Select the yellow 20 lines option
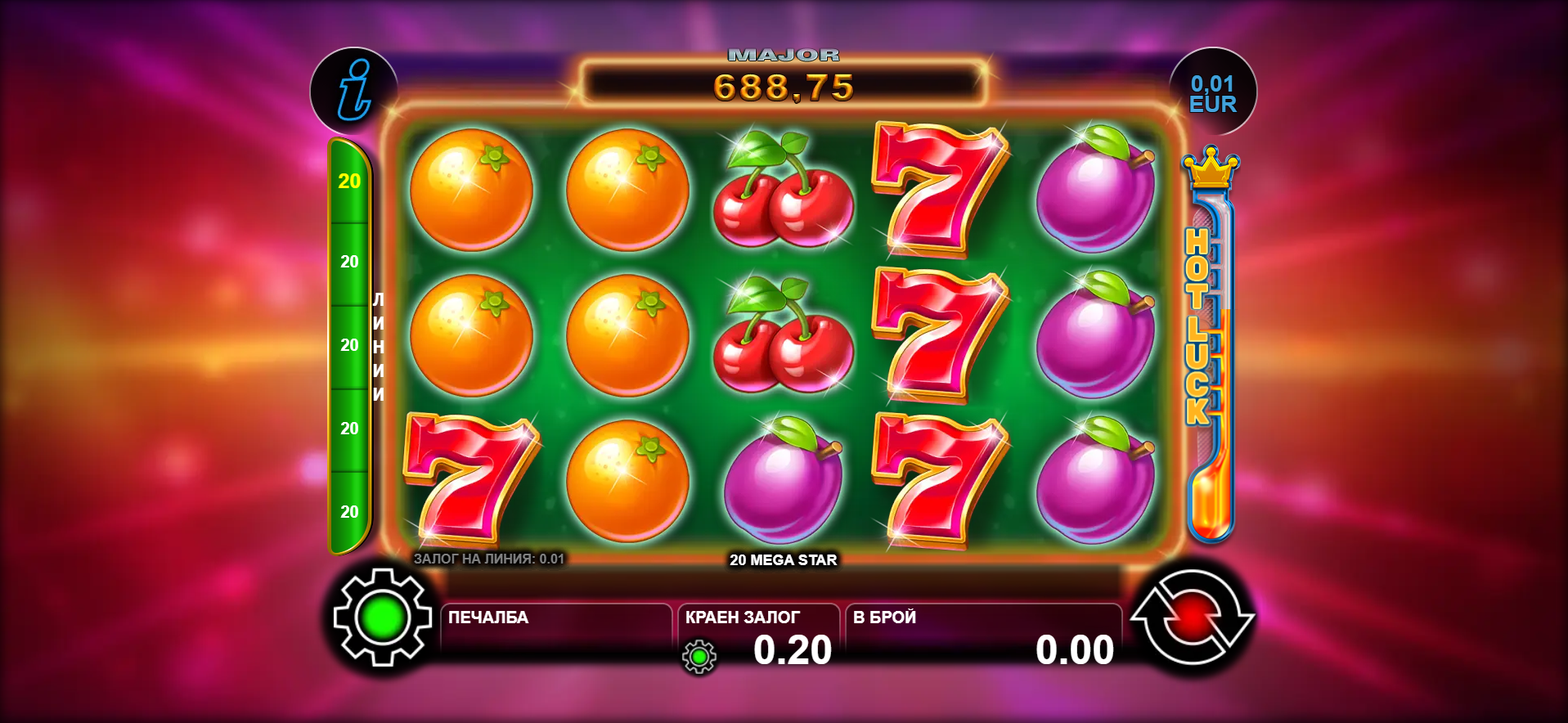This screenshot has height=723, width=1568. point(349,182)
